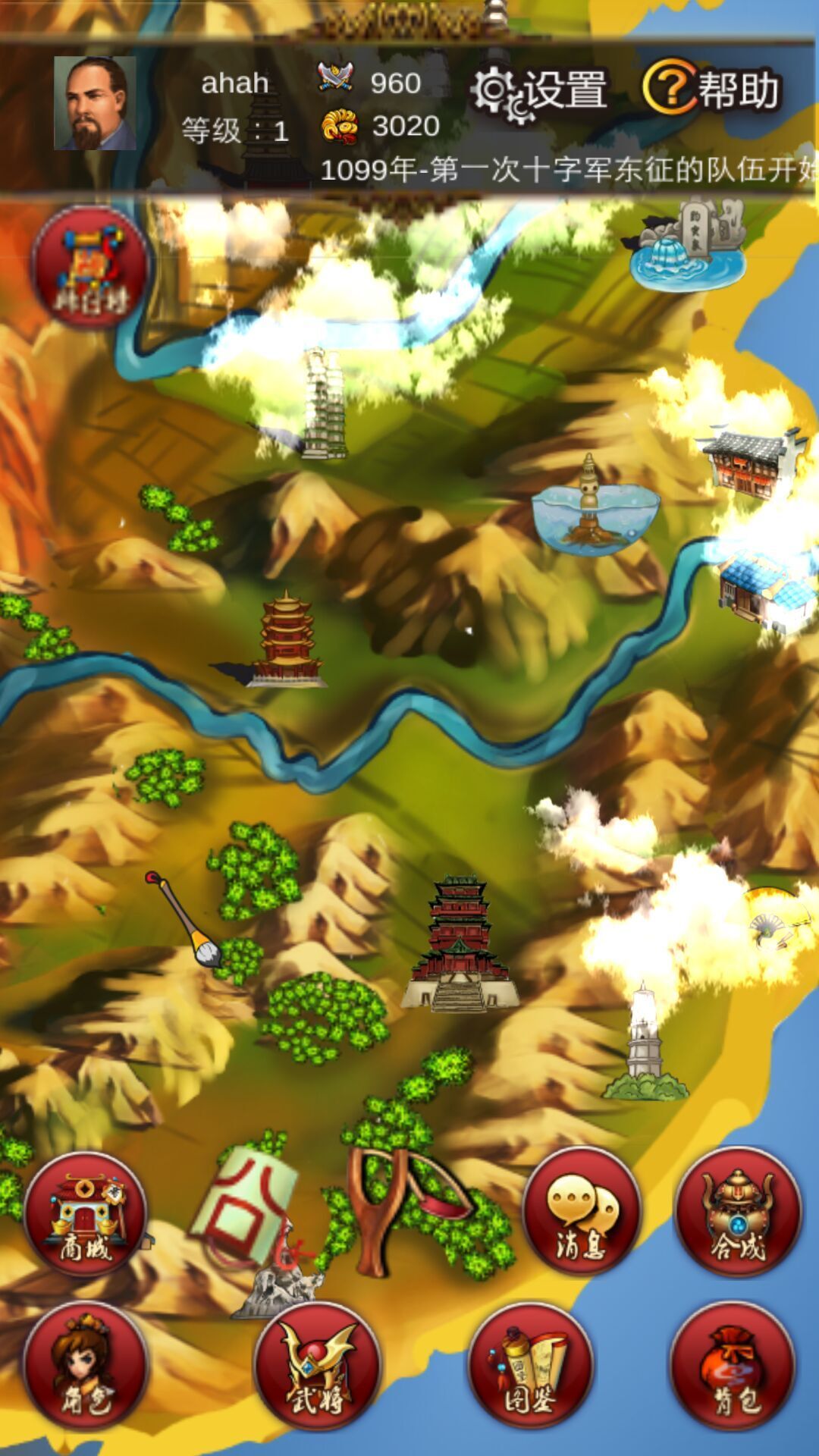This screenshot has width=819, height=1456.
Task: Open the 商城 shop
Action: click(x=85, y=1214)
